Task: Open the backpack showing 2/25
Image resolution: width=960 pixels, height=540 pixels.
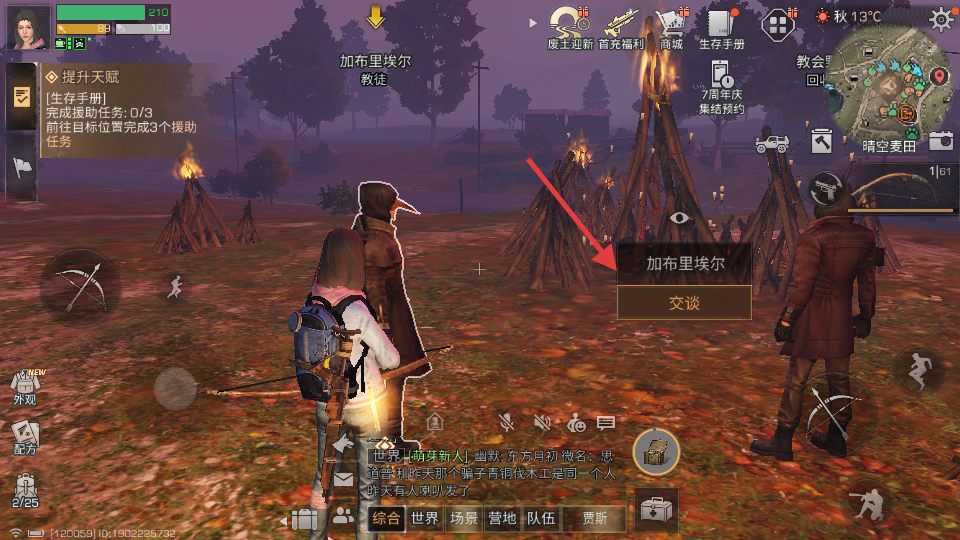Action: pyautogui.click(x=25, y=488)
